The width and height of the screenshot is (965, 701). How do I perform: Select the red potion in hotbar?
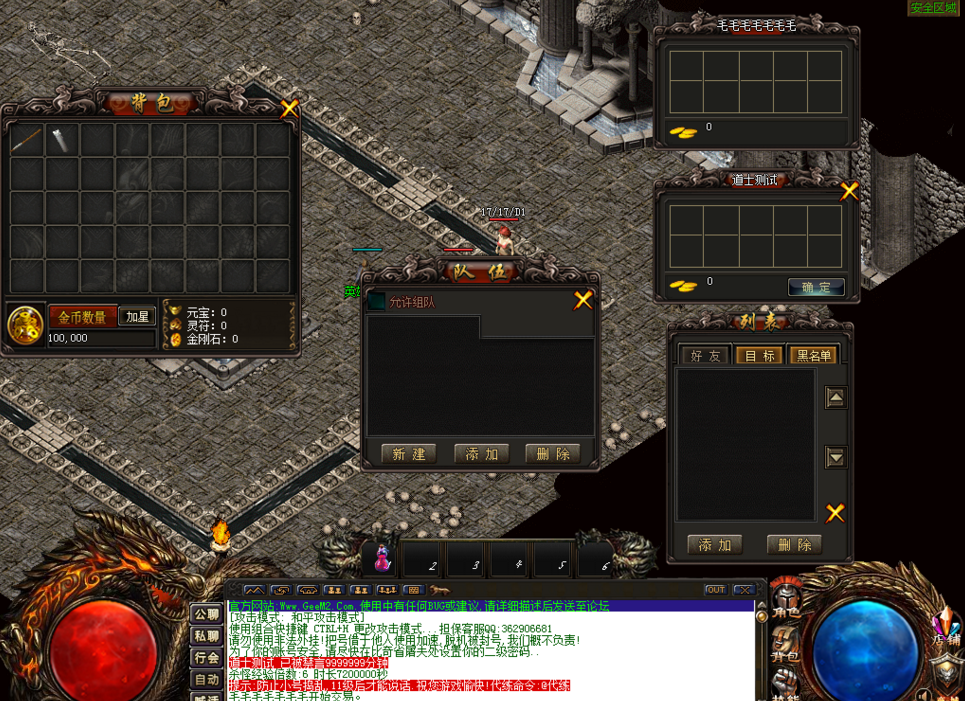(383, 559)
